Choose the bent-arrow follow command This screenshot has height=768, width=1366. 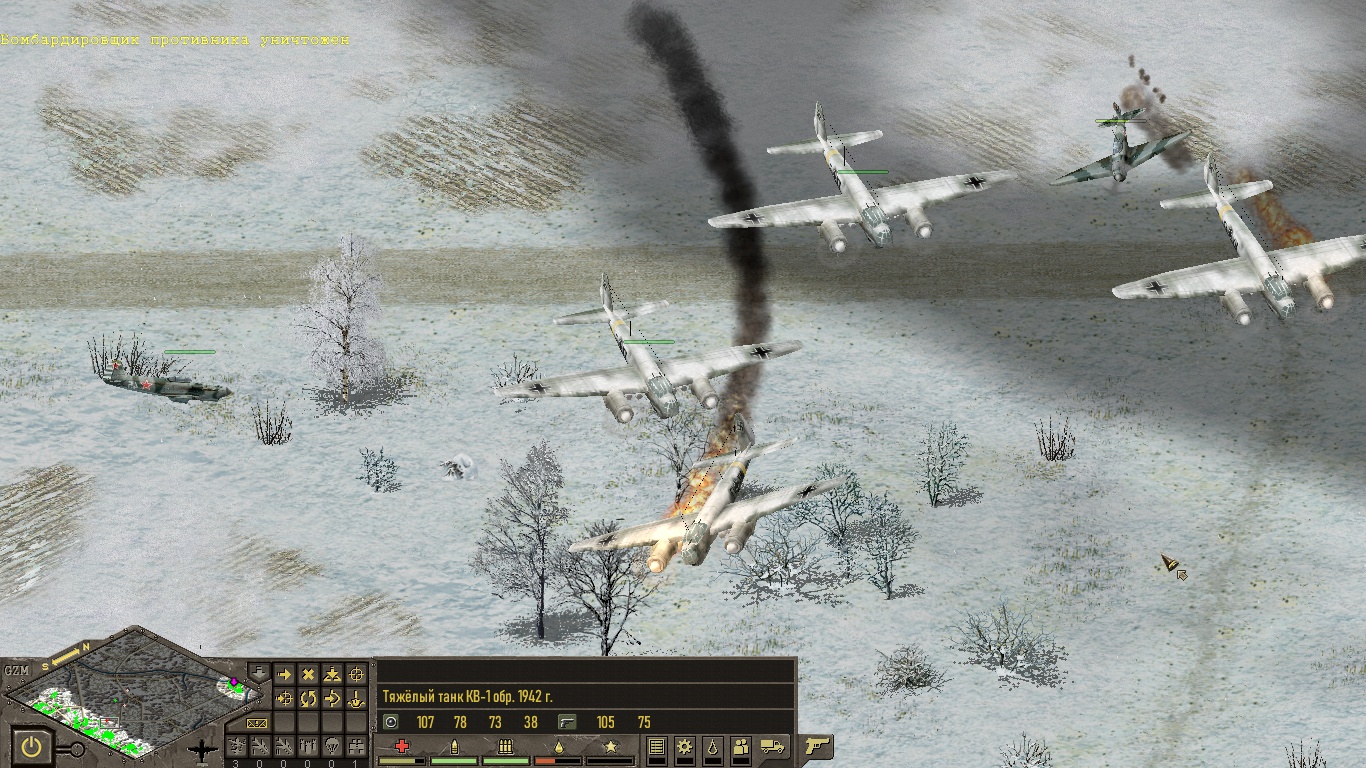[x=332, y=698]
